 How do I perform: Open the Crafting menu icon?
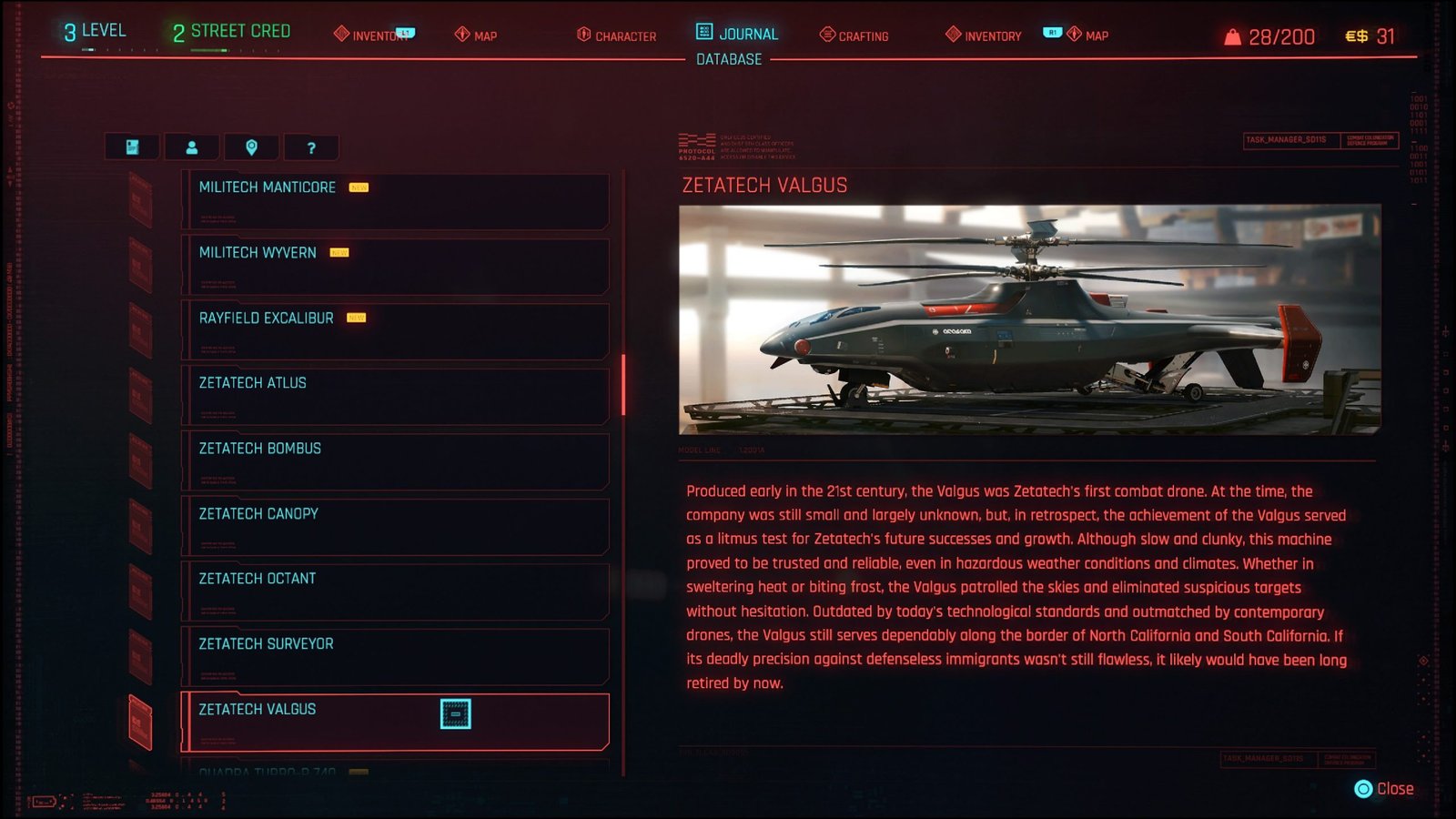826,35
